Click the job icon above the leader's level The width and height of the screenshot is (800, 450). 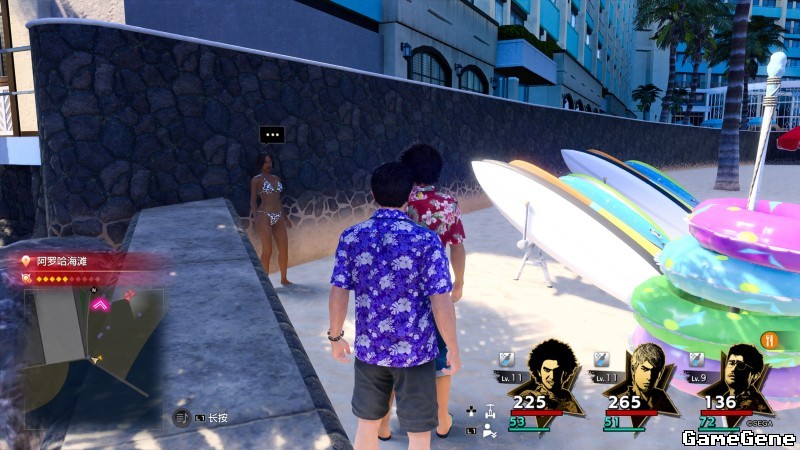[506, 359]
